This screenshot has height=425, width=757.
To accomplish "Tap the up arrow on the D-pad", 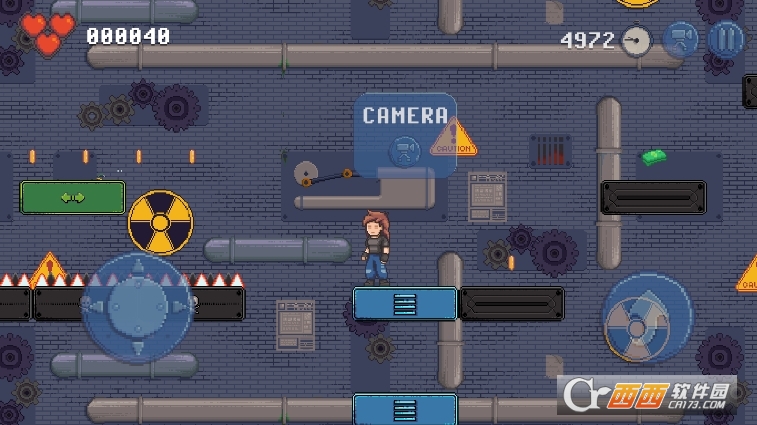I will pyautogui.click(x=136, y=267).
